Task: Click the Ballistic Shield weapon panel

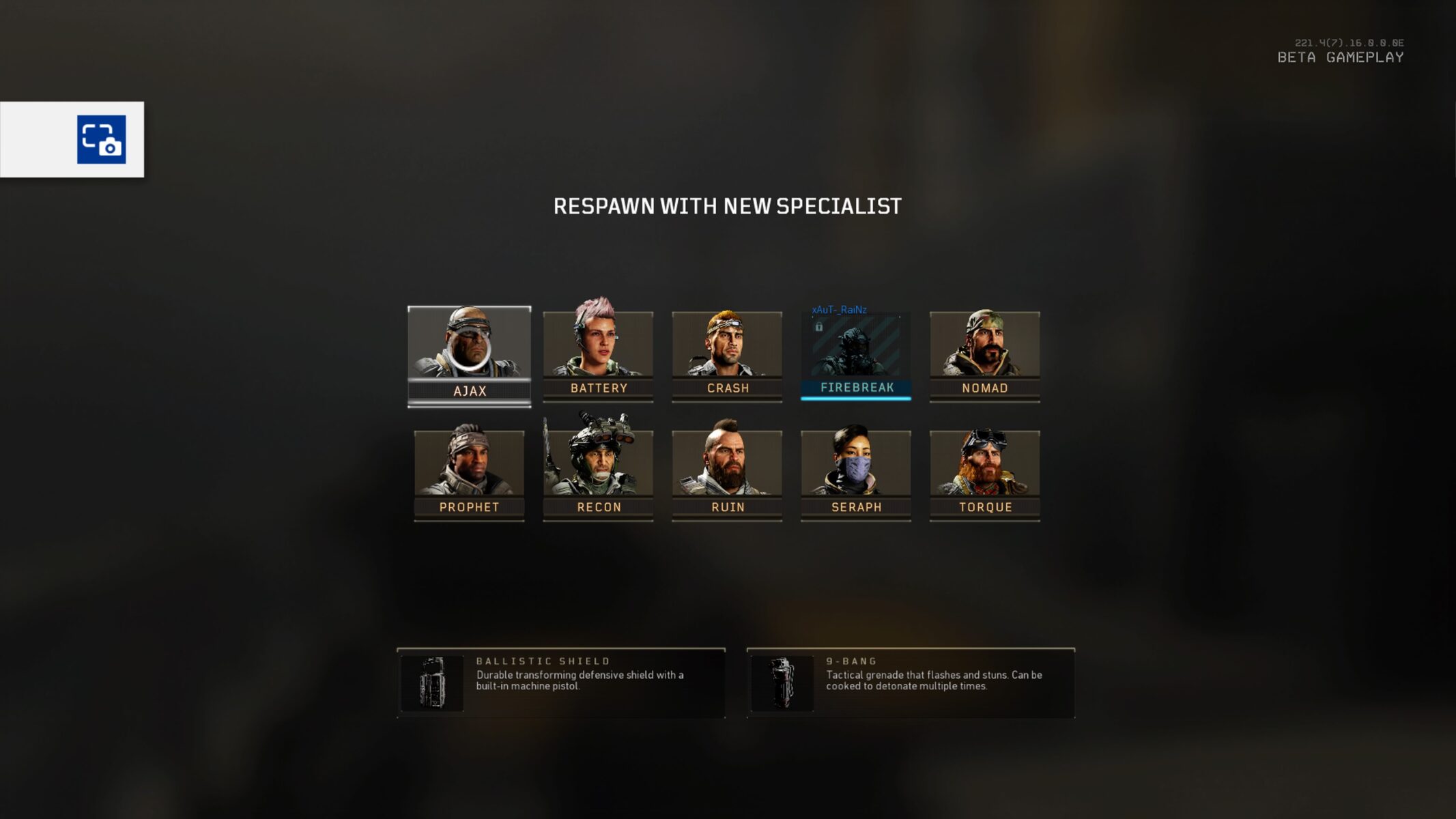Action: [560, 682]
